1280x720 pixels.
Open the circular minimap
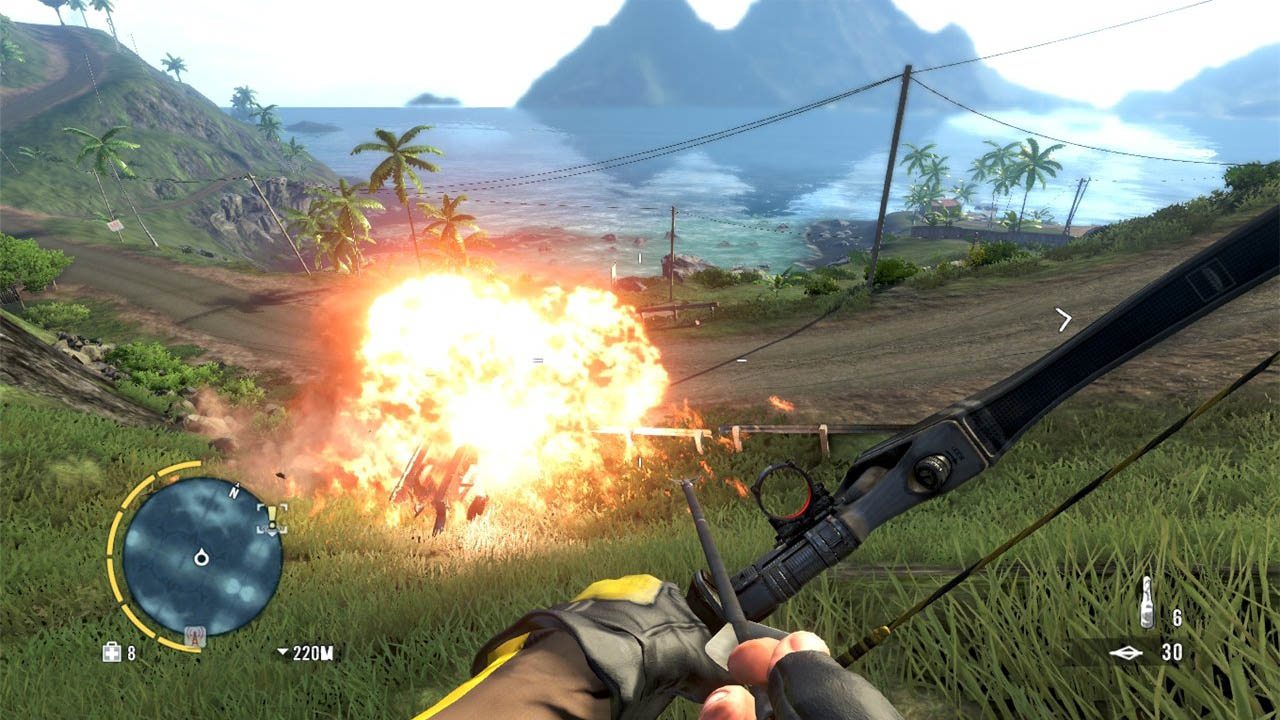[202, 555]
